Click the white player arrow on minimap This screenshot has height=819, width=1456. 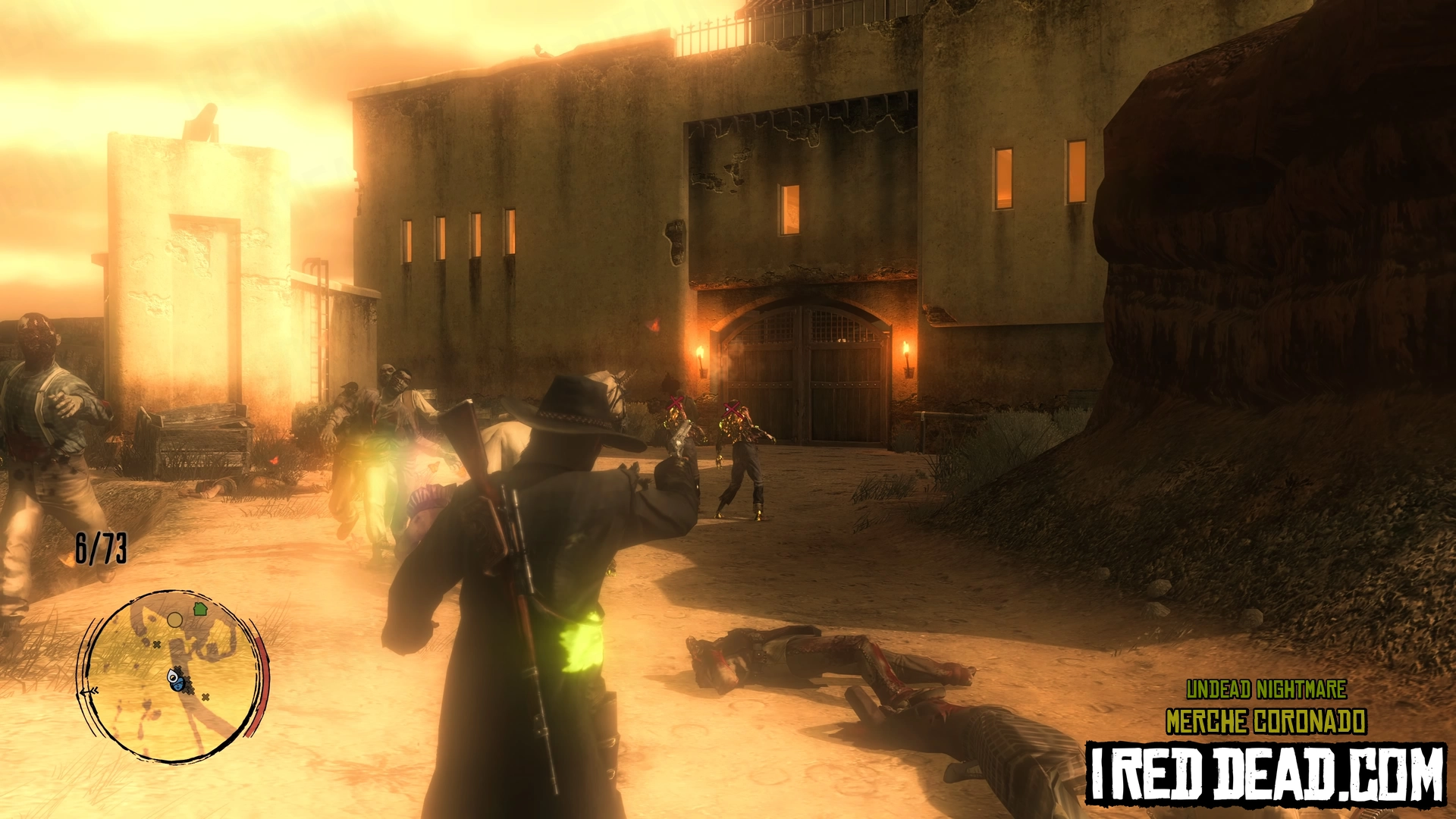pyautogui.click(x=173, y=675)
